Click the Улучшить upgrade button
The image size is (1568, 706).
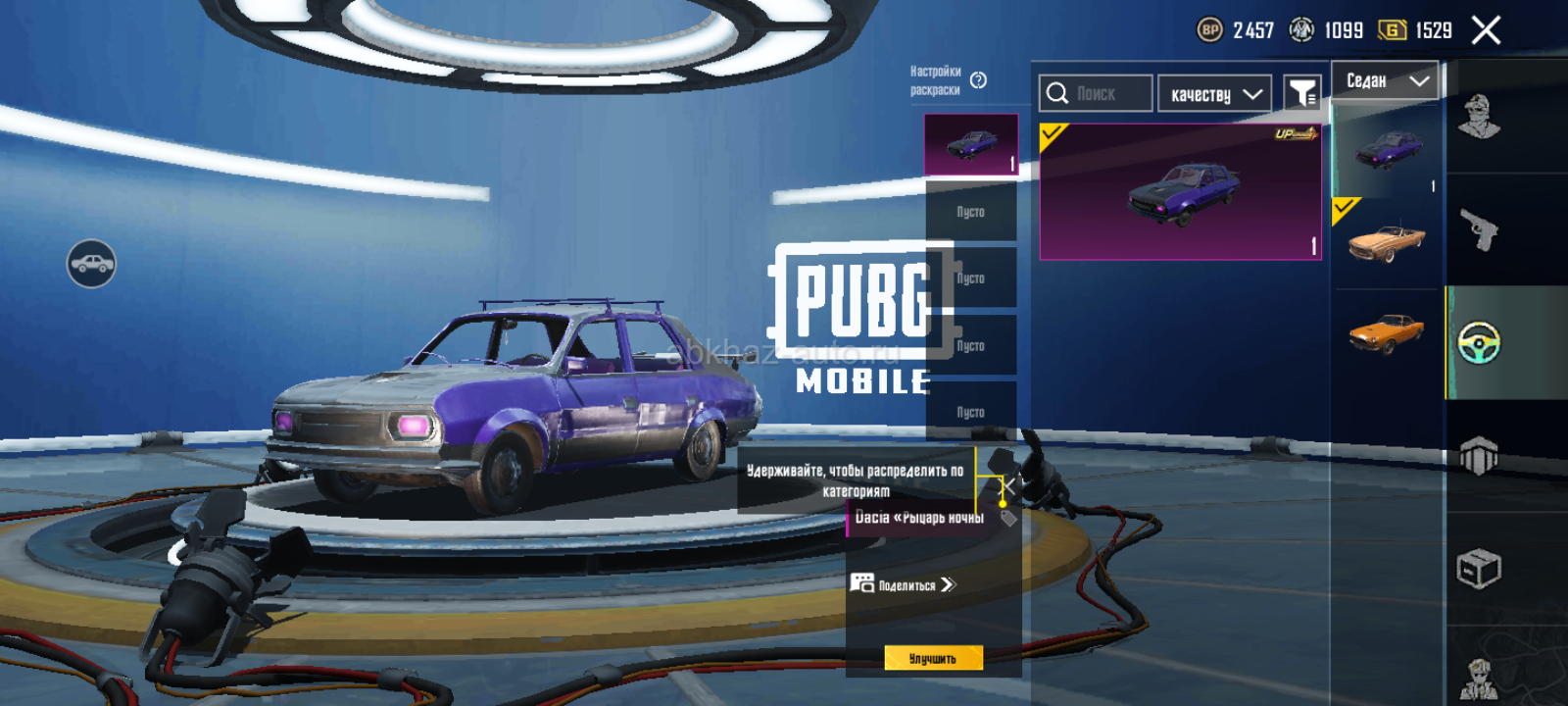[x=933, y=658]
